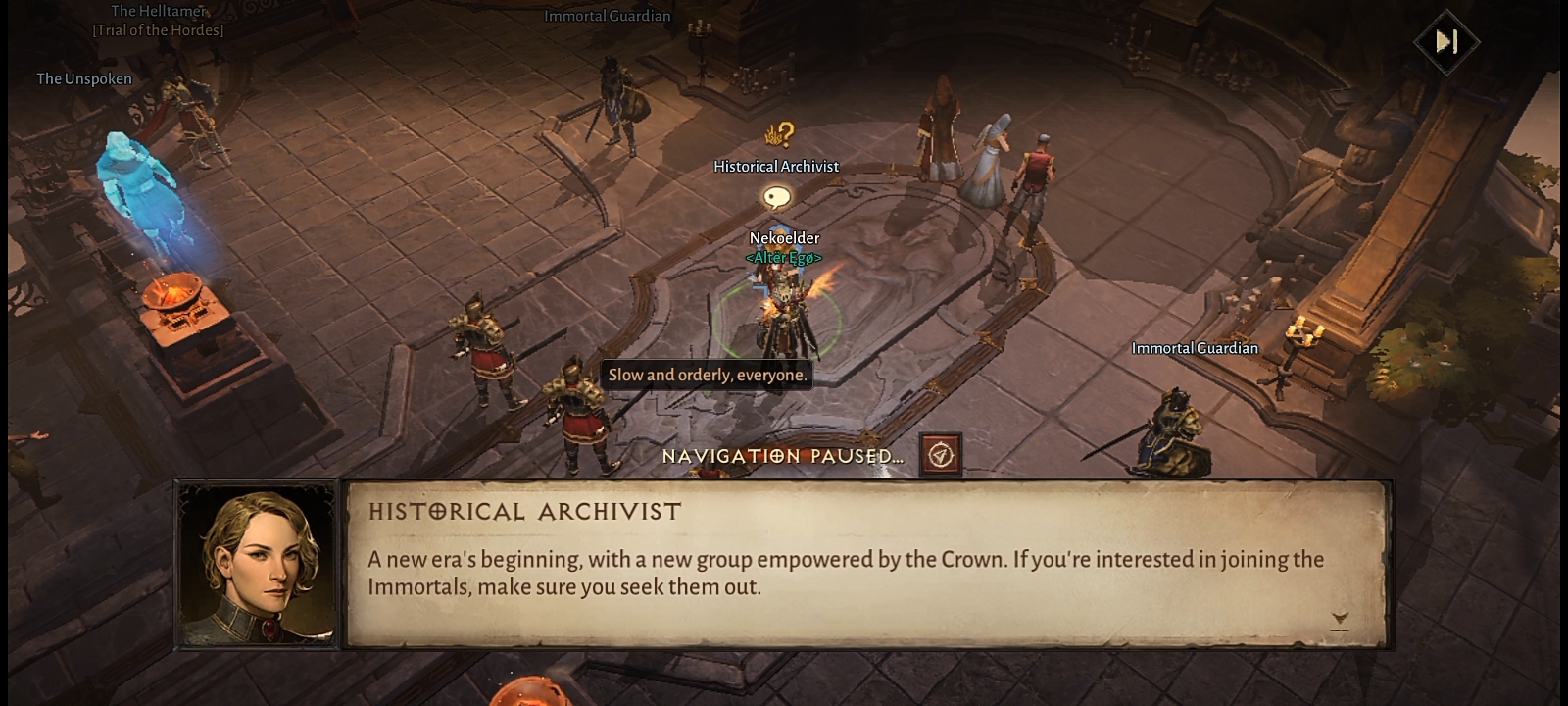Tap the speech bubble above the player

coord(777,199)
